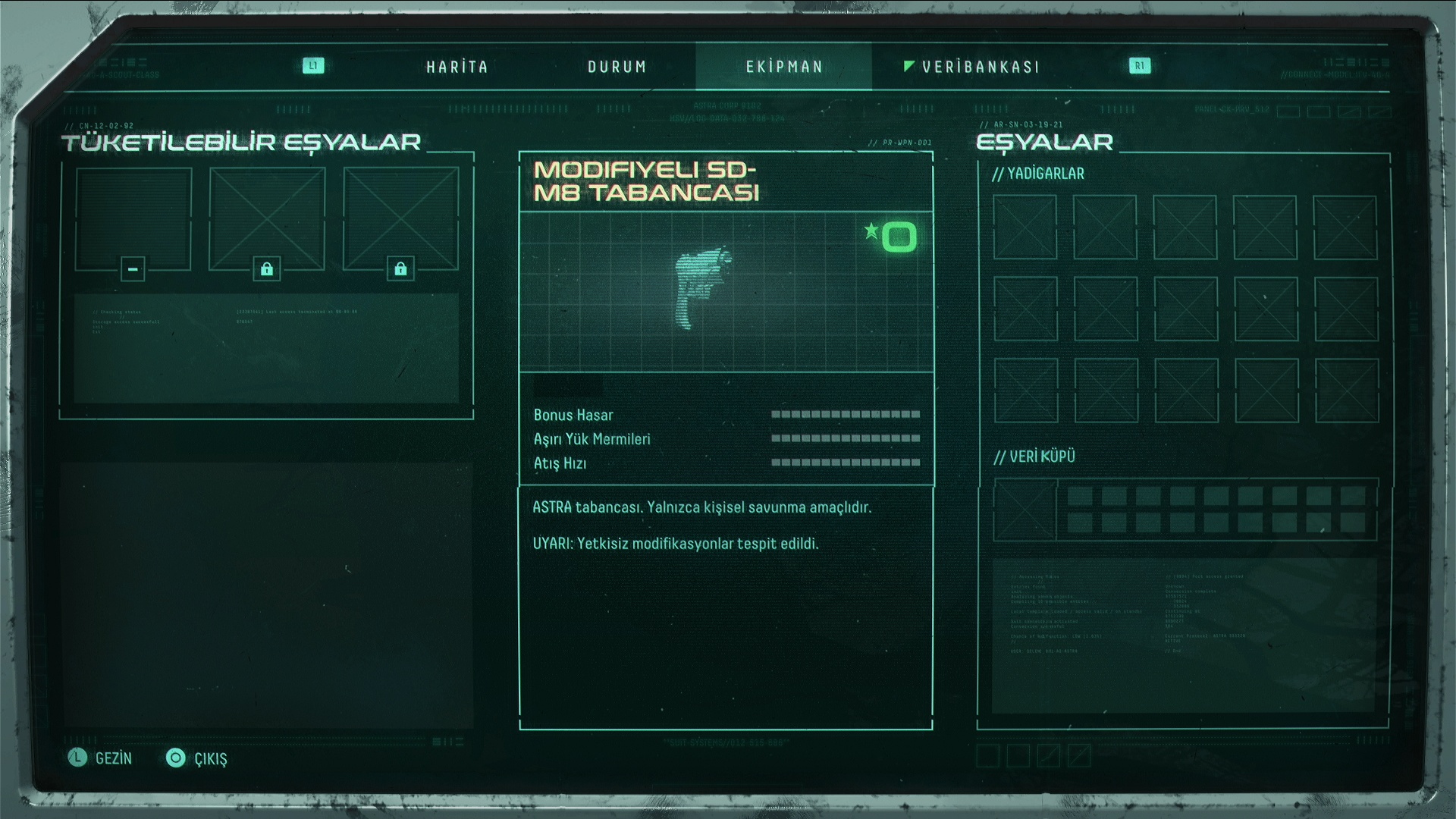
Task: Select the large Veri Küpü slot
Action: [x=1025, y=510]
